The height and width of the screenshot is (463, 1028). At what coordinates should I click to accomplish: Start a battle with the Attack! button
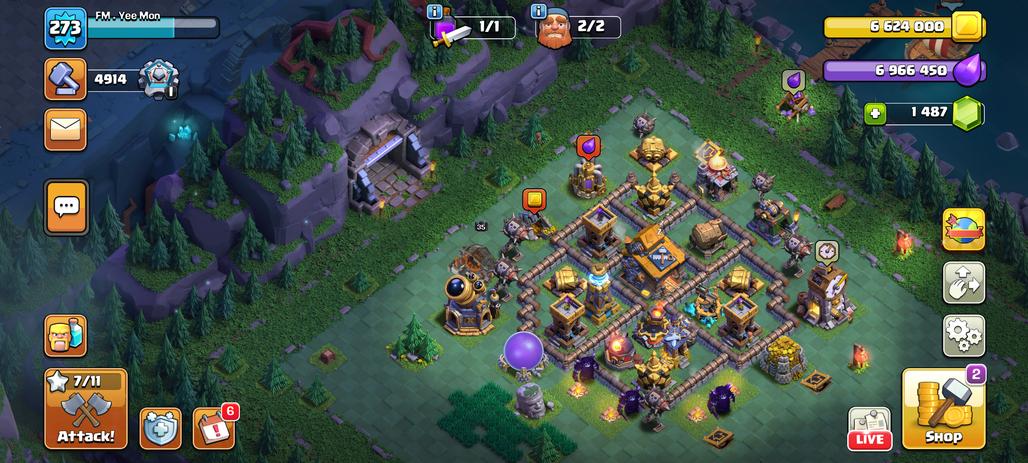[86, 409]
